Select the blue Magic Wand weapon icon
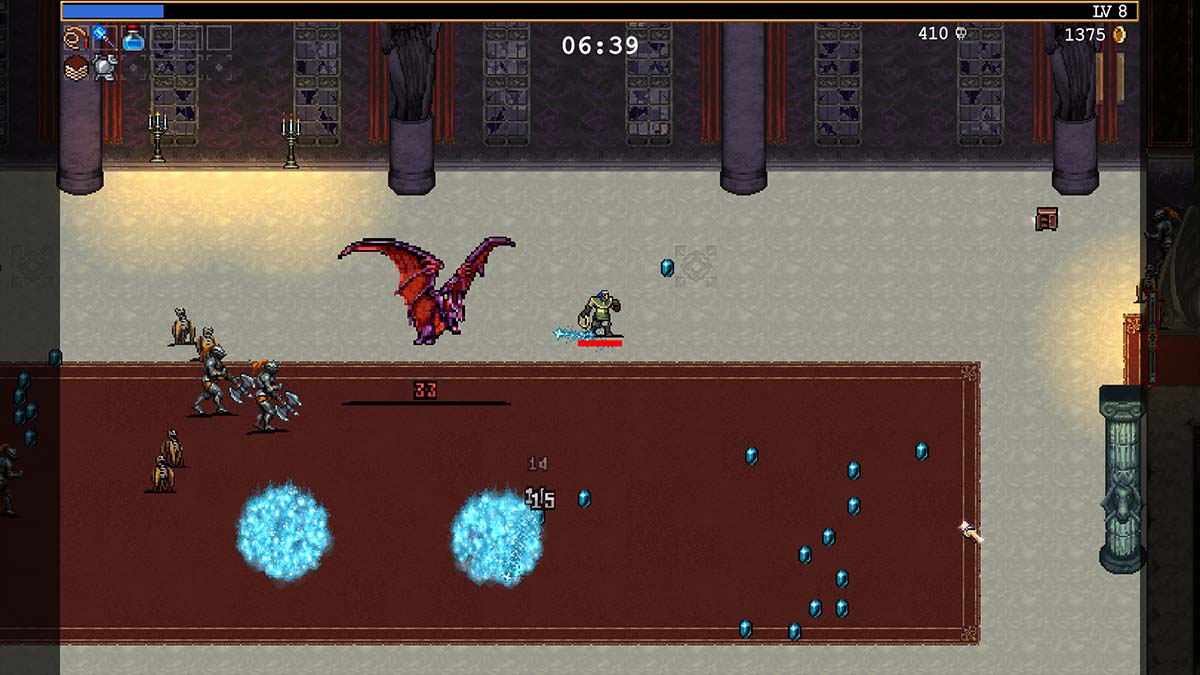This screenshot has width=1200, height=675. [x=104, y=38]
